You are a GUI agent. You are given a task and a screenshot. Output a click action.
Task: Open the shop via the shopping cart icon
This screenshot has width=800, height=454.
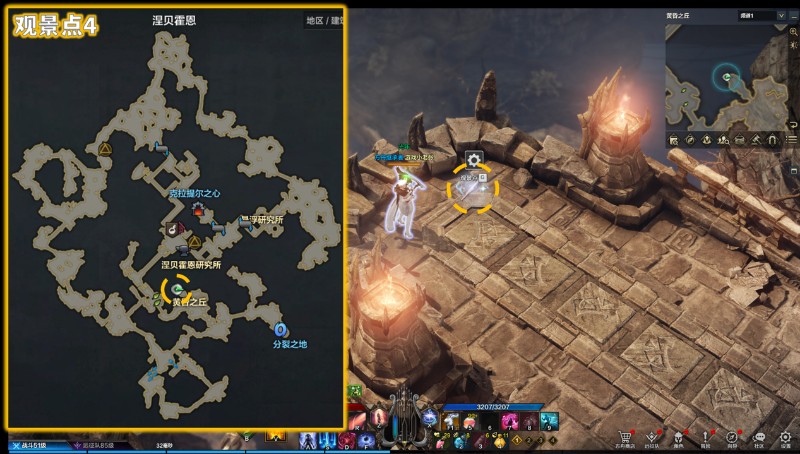pyautogui.click(x=627, y=436)
